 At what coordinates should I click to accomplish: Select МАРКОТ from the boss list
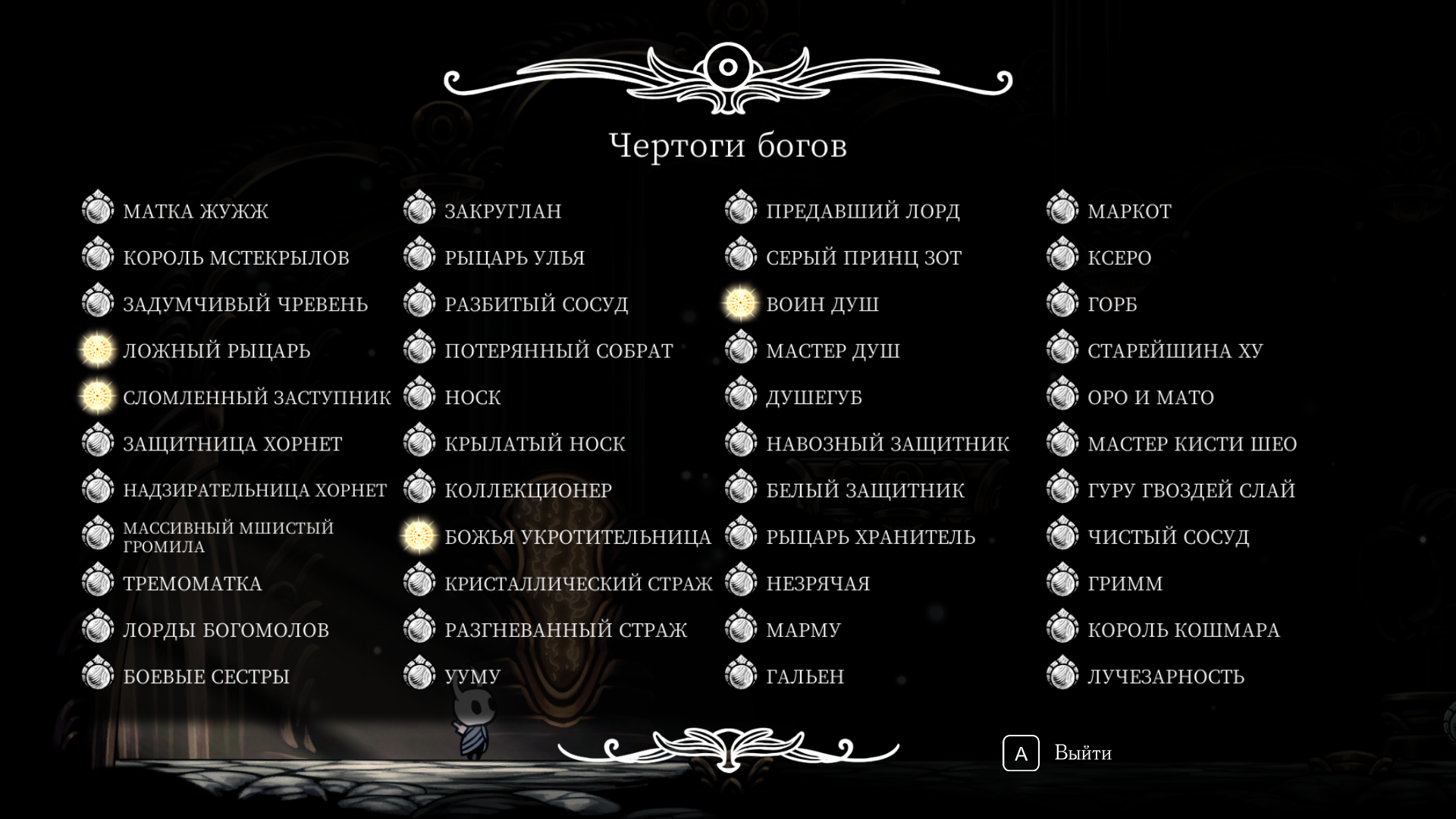click(x=1129, y=211)
